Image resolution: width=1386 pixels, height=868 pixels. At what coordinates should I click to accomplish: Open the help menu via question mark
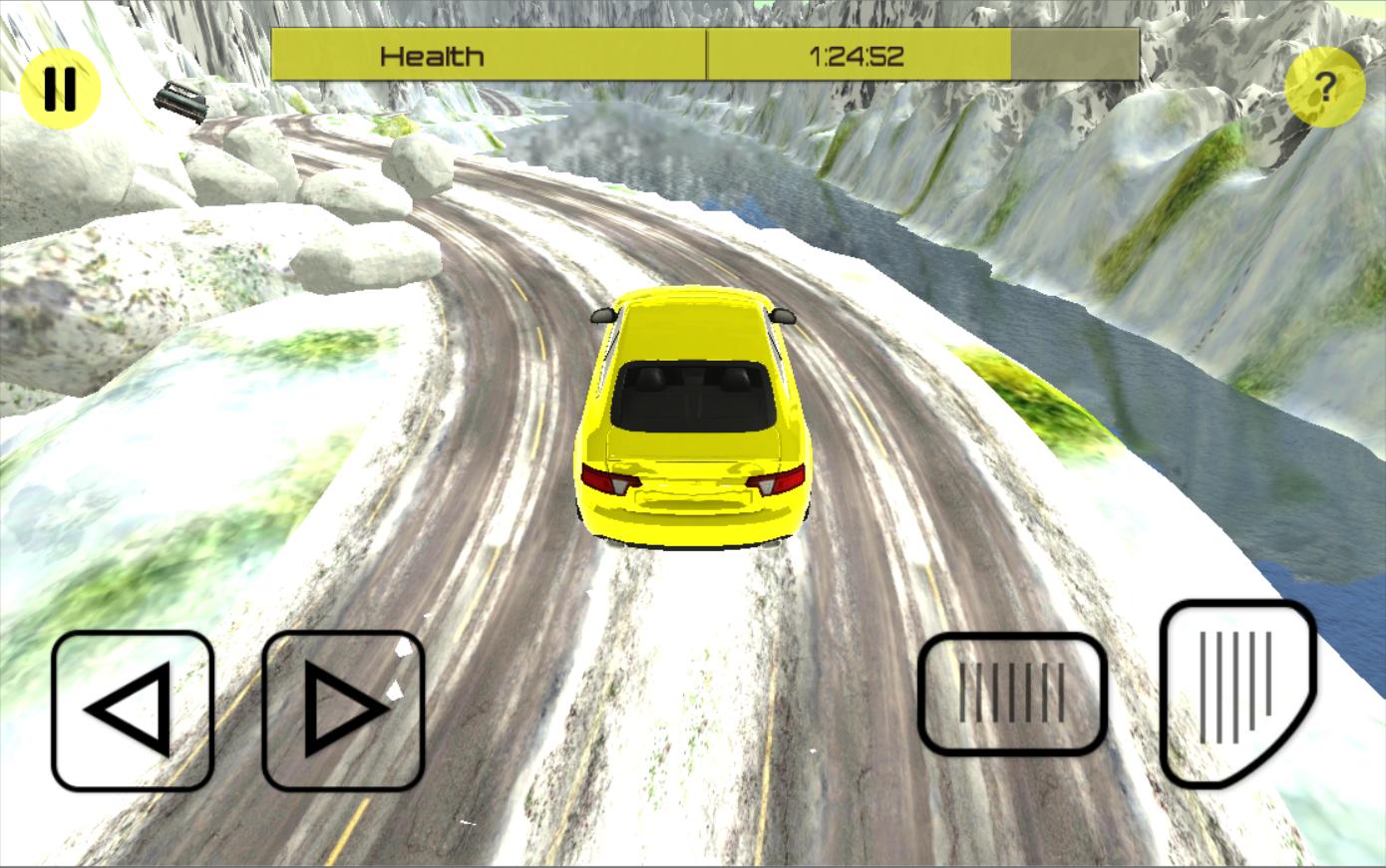pyautogui.click(x=1325, y=88)
